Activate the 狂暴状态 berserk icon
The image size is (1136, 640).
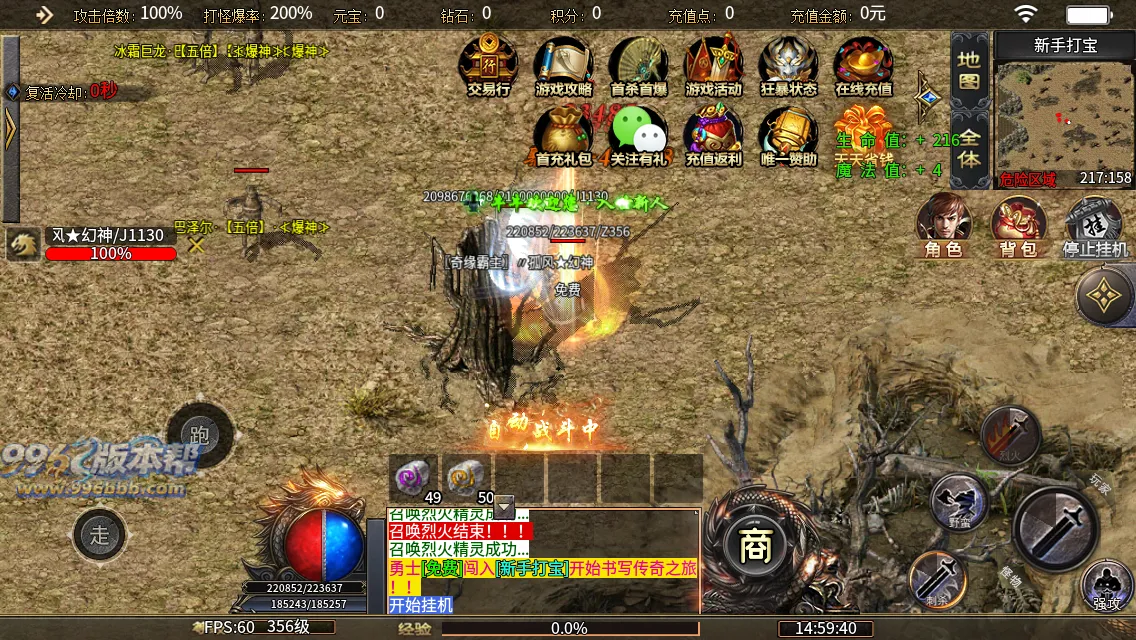coord(788,66)
